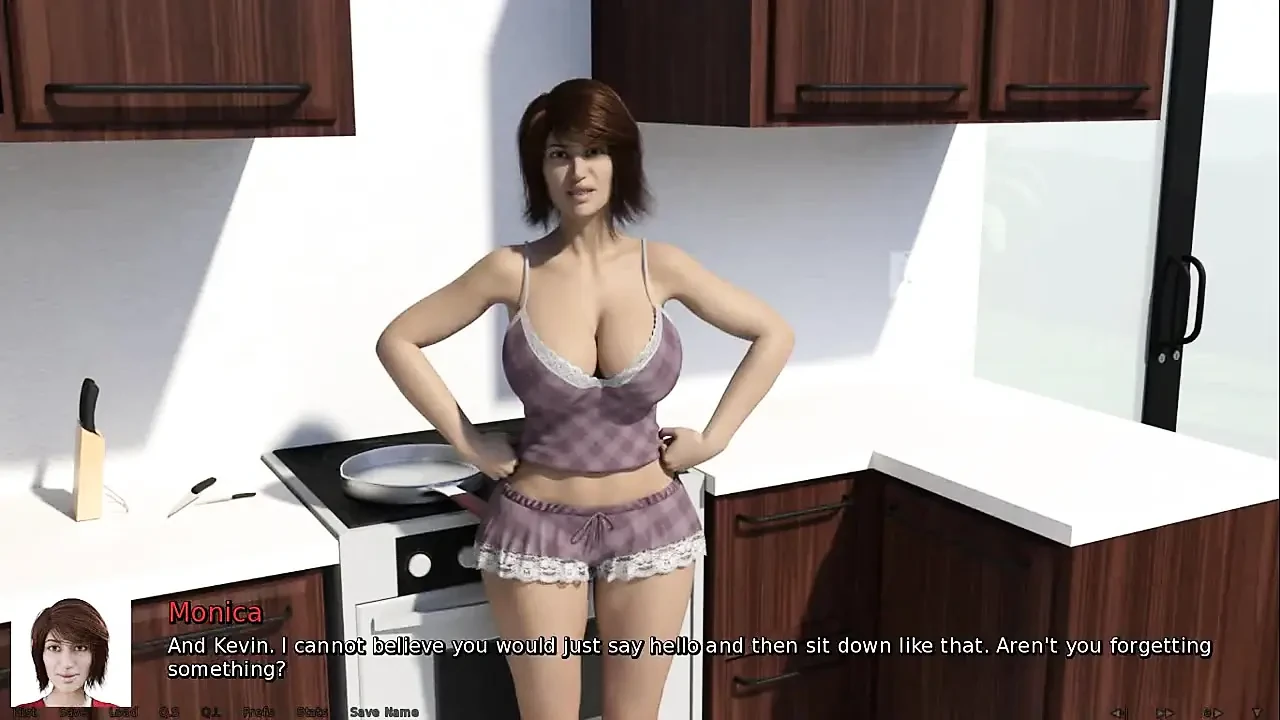
Task: Click the Monica name label
Action: 215,613
